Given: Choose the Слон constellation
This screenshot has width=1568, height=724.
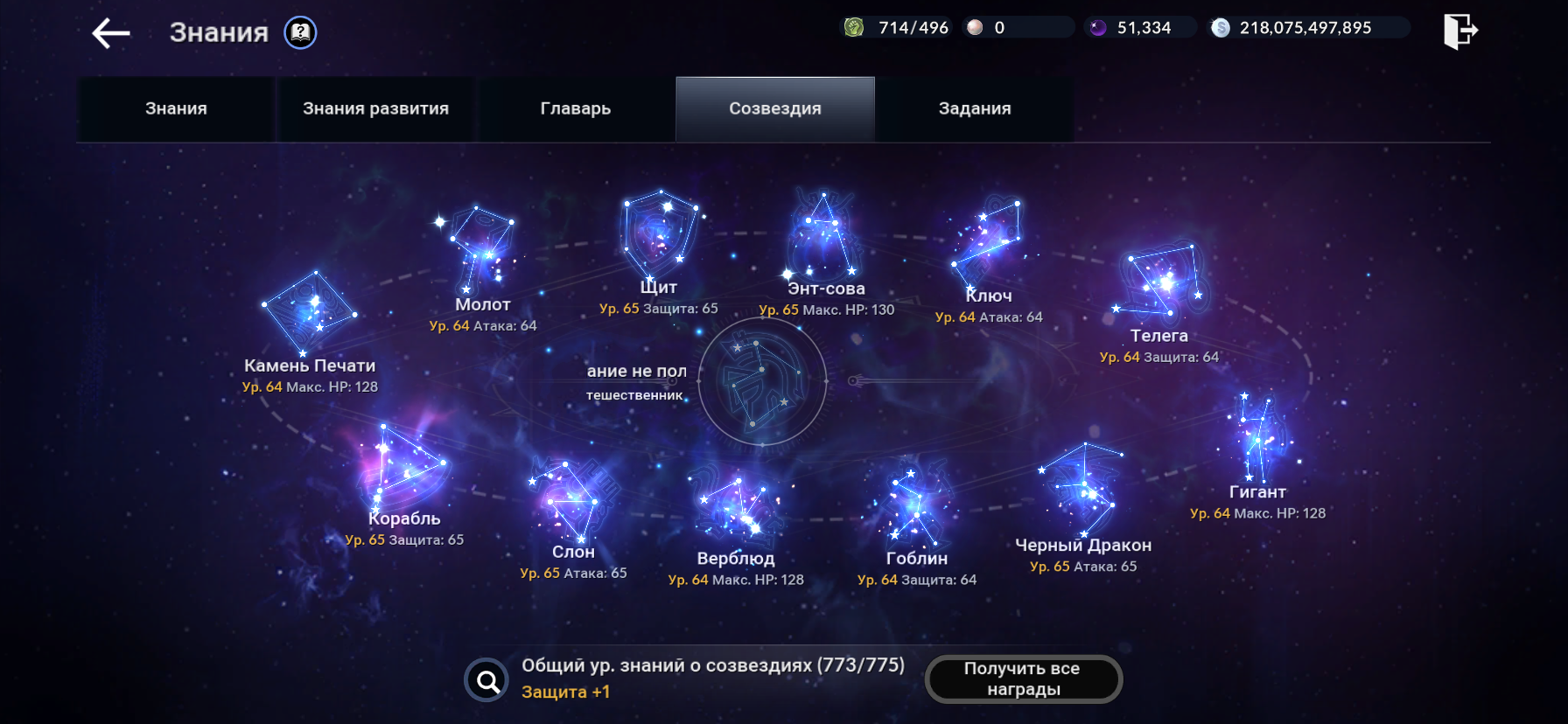Looking at the screenshot, I should [571, 500].
